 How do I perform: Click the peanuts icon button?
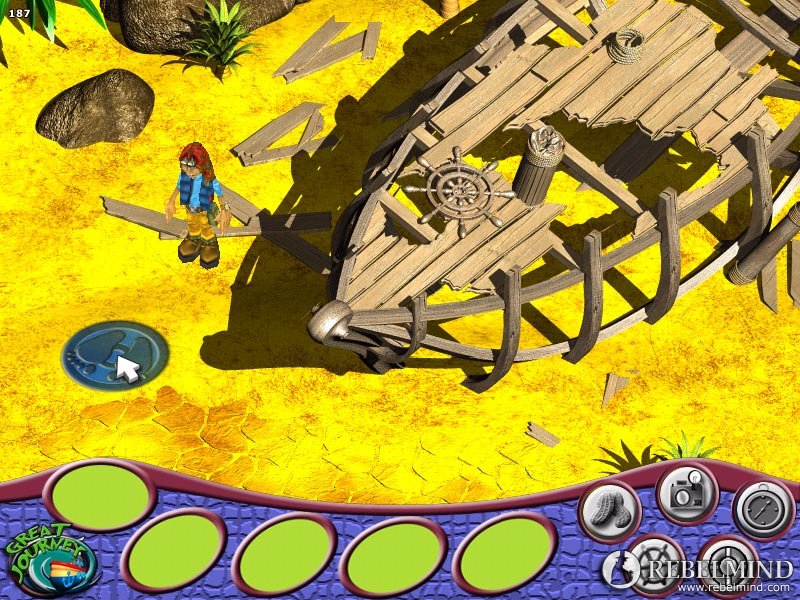point(609,510)
